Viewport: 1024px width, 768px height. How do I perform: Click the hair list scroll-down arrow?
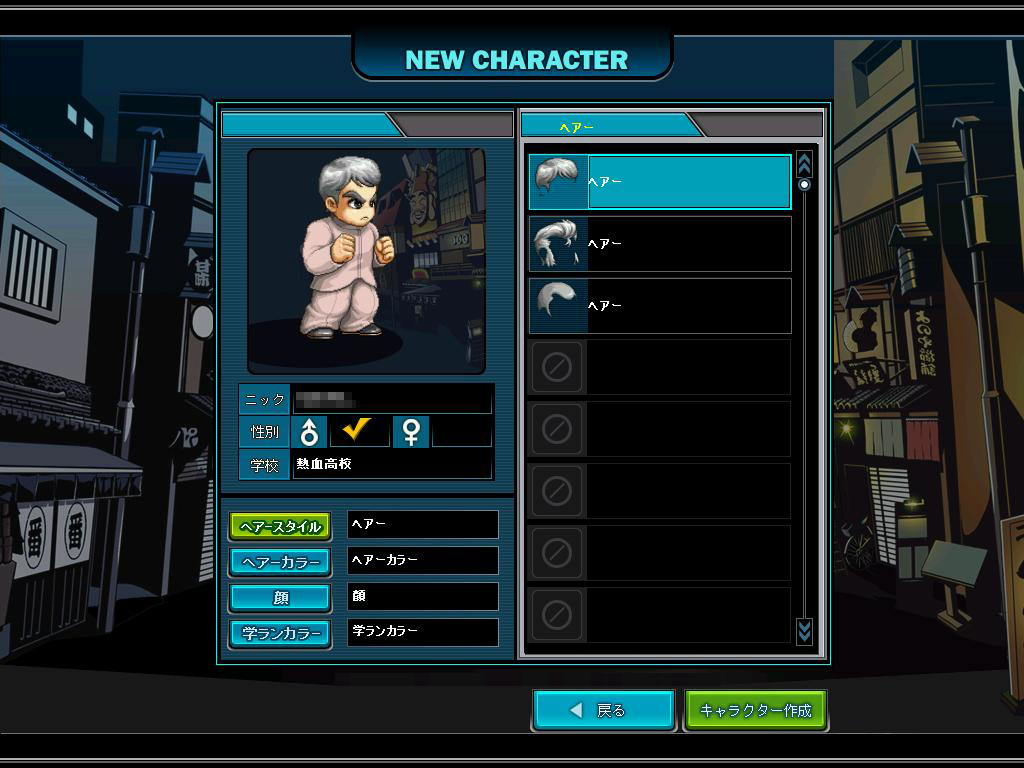(x=804, y=630)
